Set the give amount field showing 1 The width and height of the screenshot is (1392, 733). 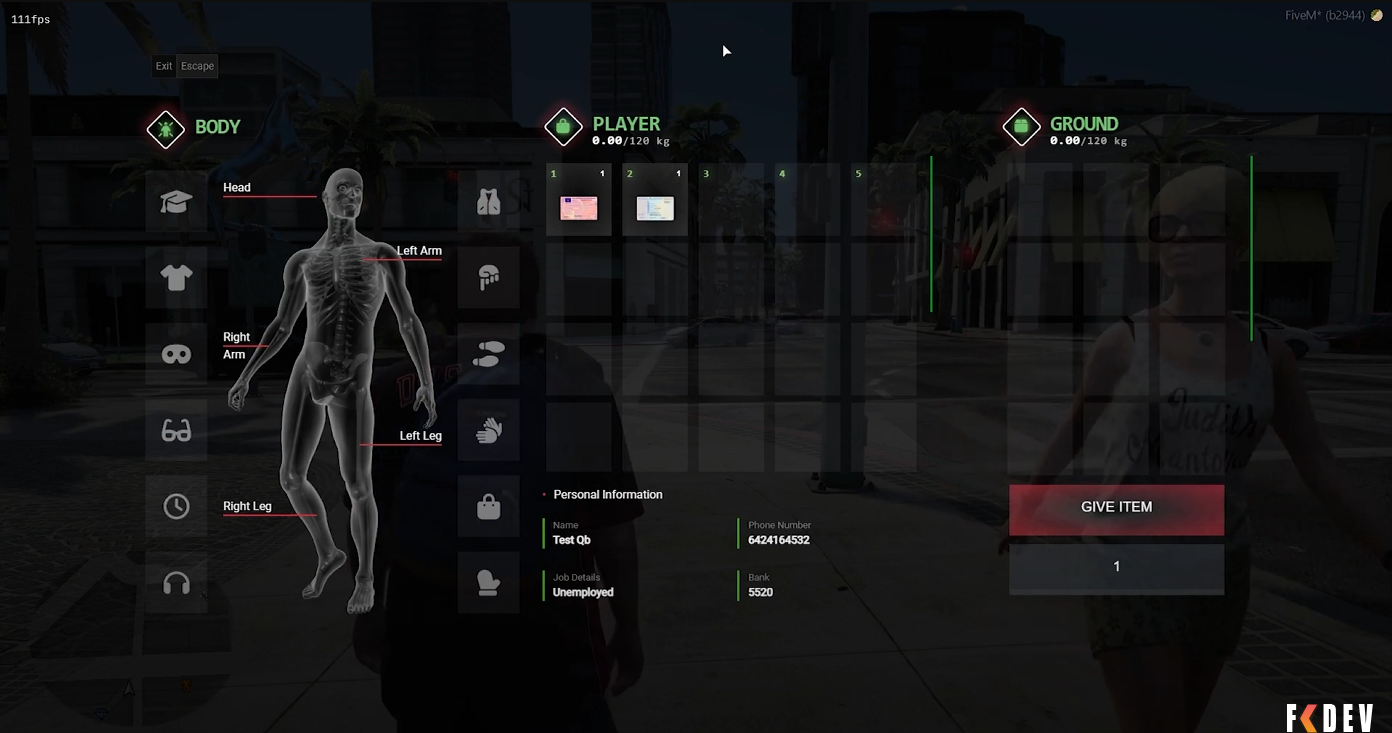1116,567
